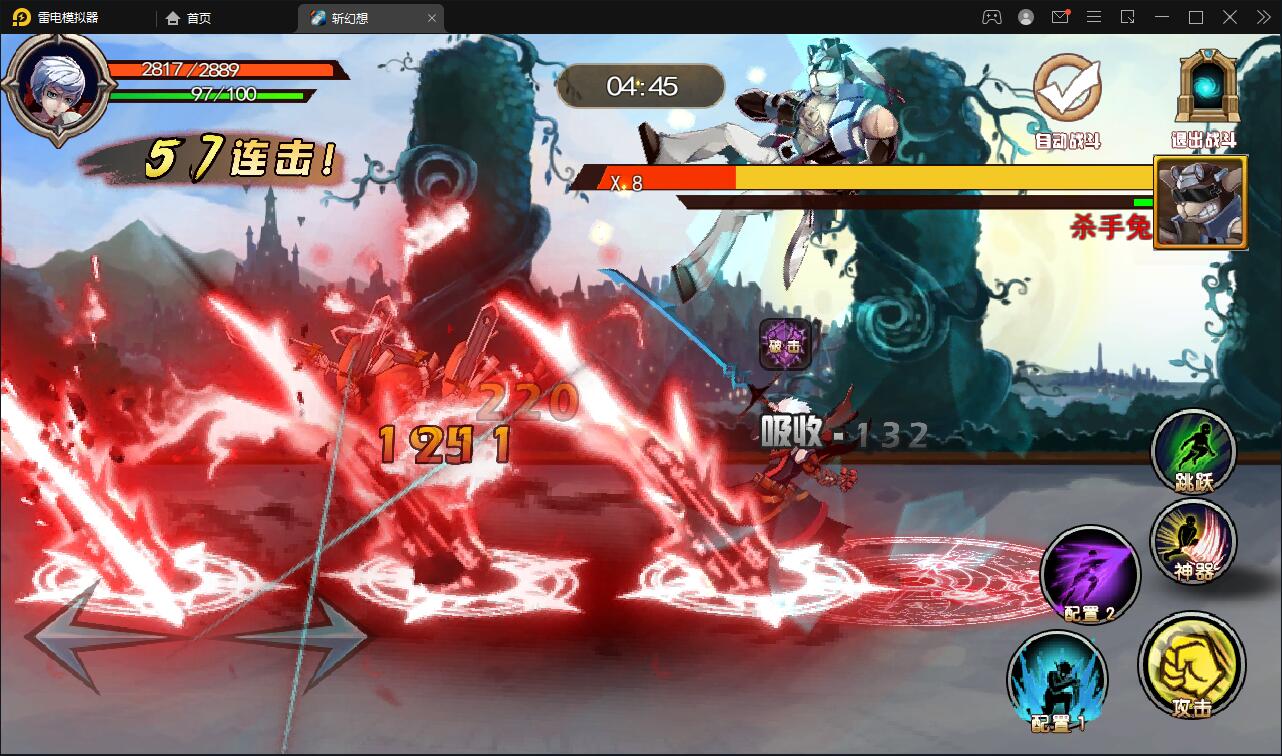Hit the yellow fist 攻击 button
Image resolution: width=1282 pixels, height=756 pixels.
(1192, 664)
